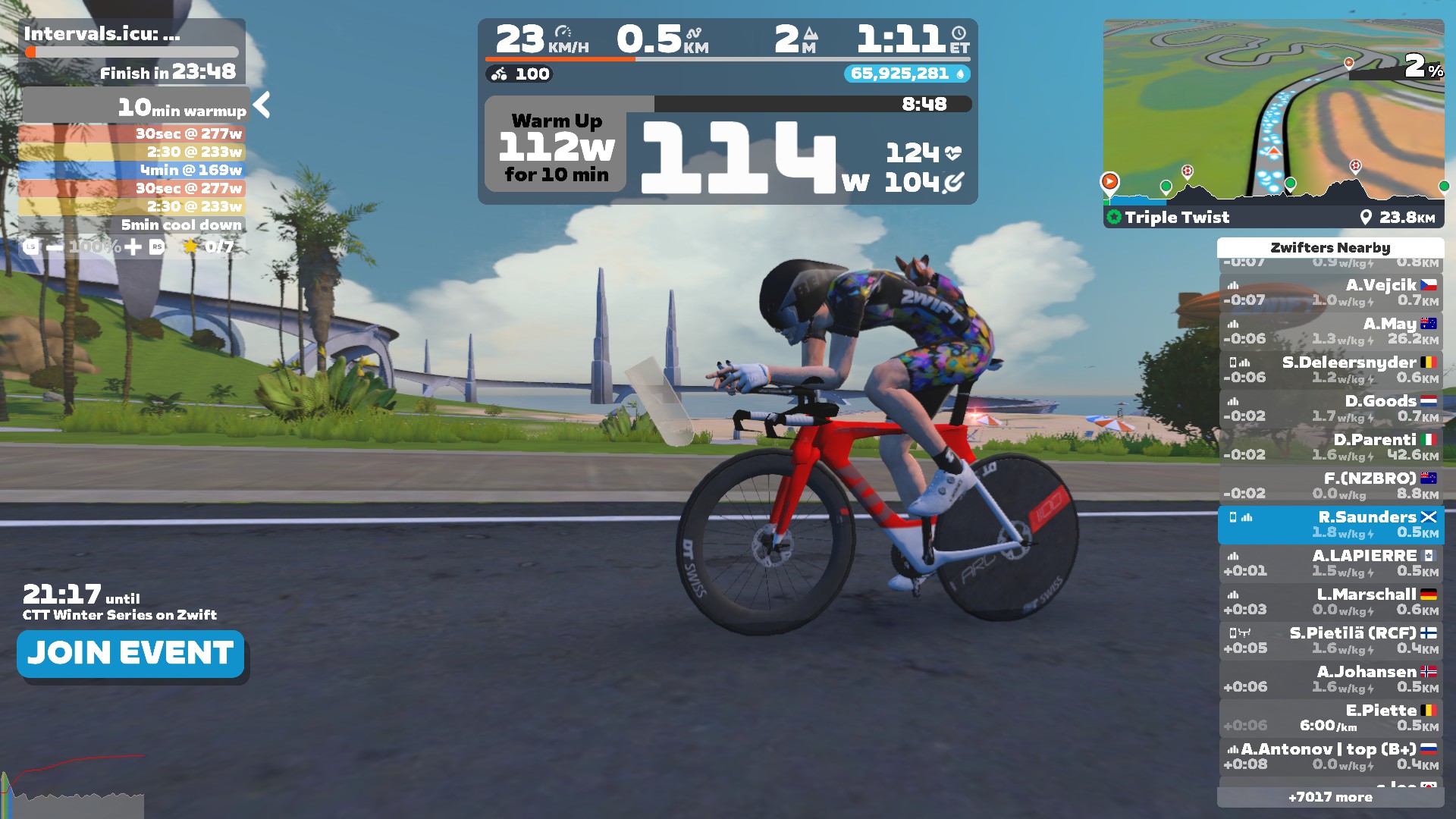Image resolution: width=1456 pixels, height=819 pixels.
Task: Choose E.Piette in the rider list
Action: point(1331,718)
